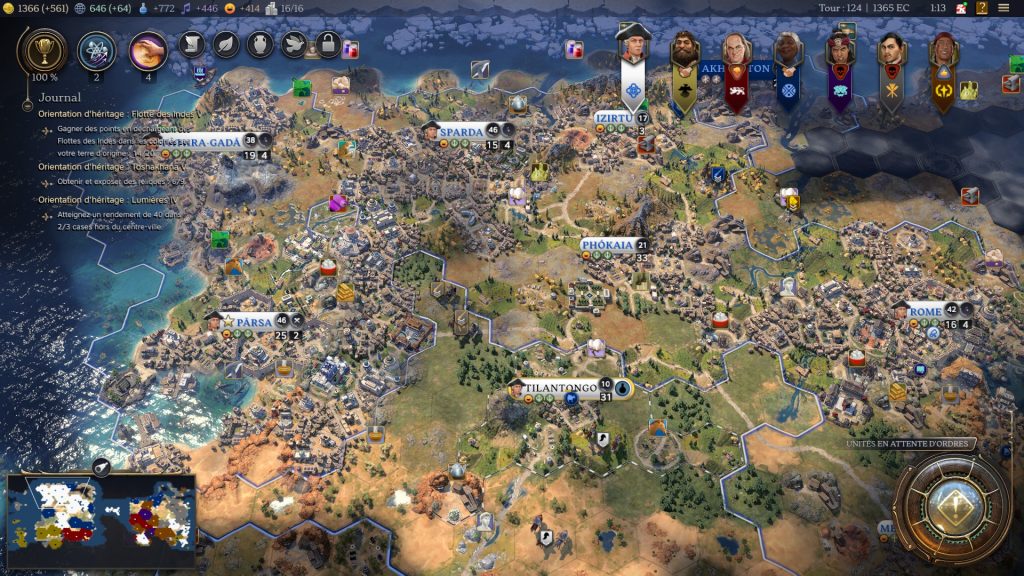Open the 2K account icon
The height and width of the screenshot is (576, 1024).
coord(960,8)
